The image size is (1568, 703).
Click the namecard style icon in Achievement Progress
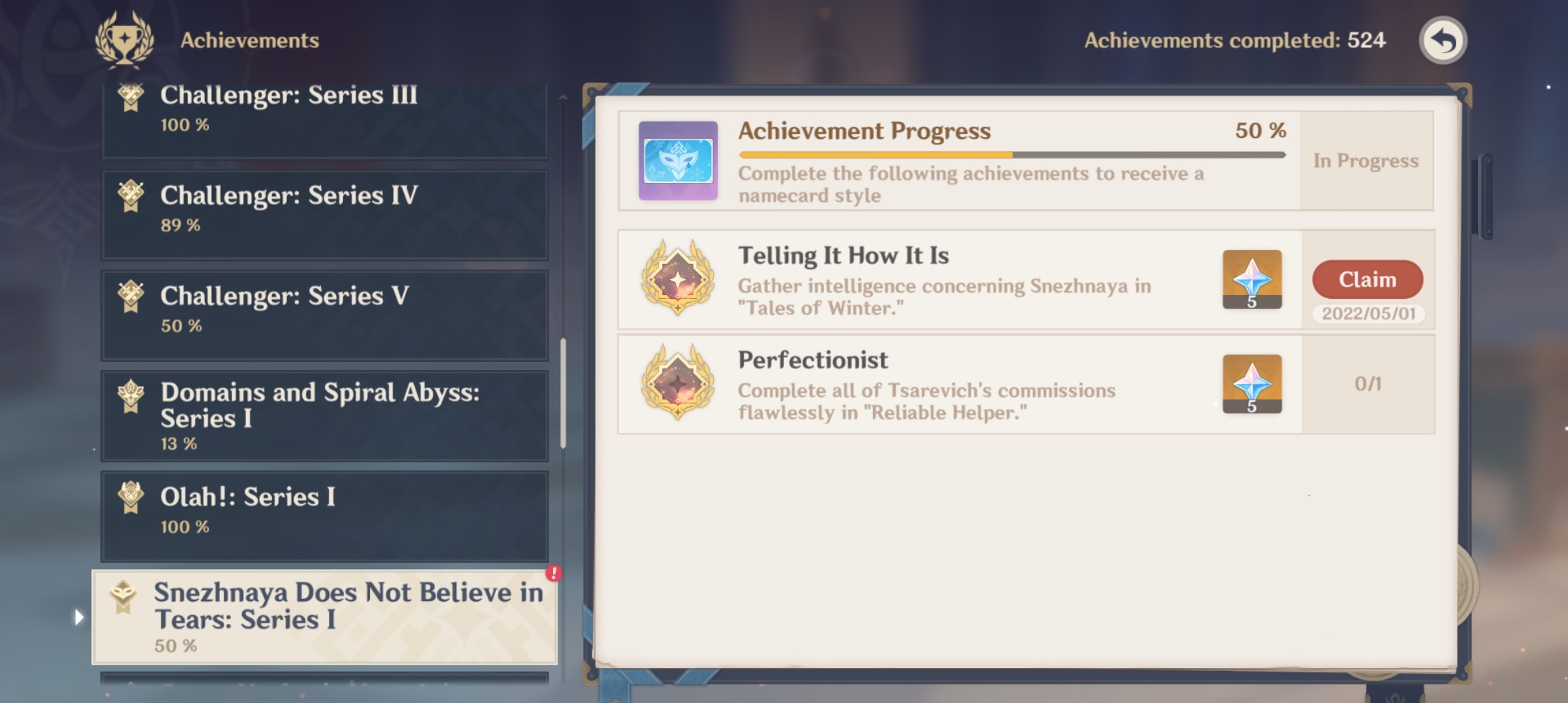[x=677, y=161]
